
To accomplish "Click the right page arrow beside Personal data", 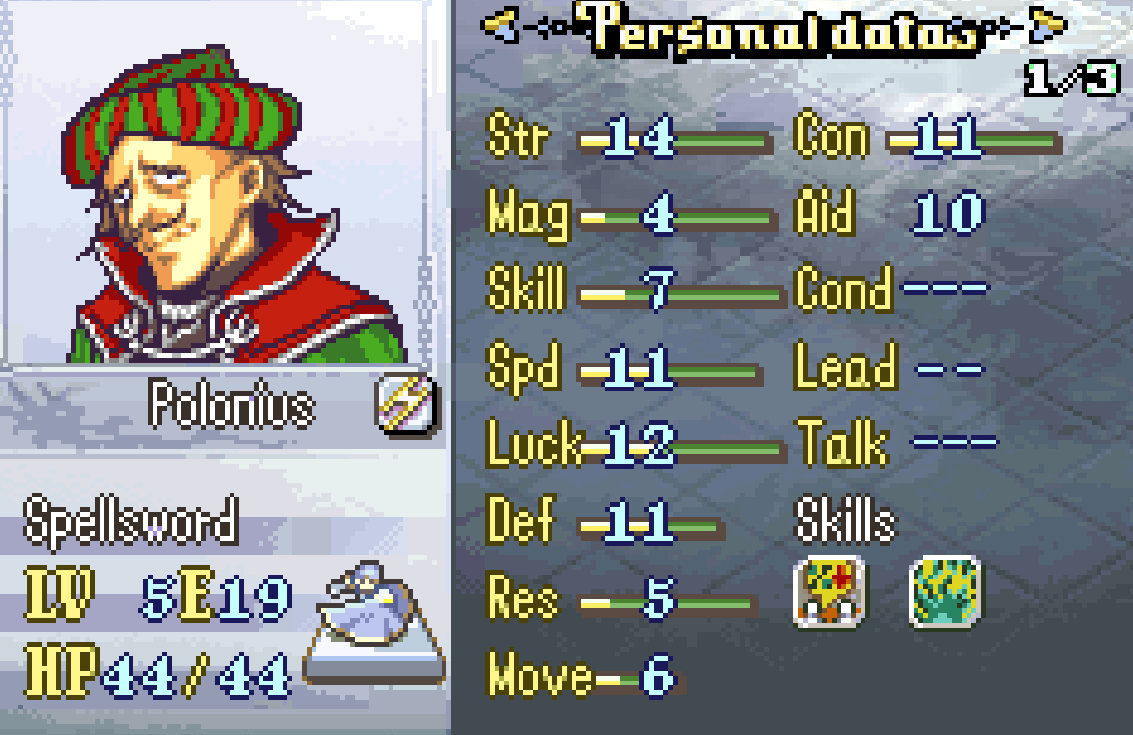I will 1047,25.
